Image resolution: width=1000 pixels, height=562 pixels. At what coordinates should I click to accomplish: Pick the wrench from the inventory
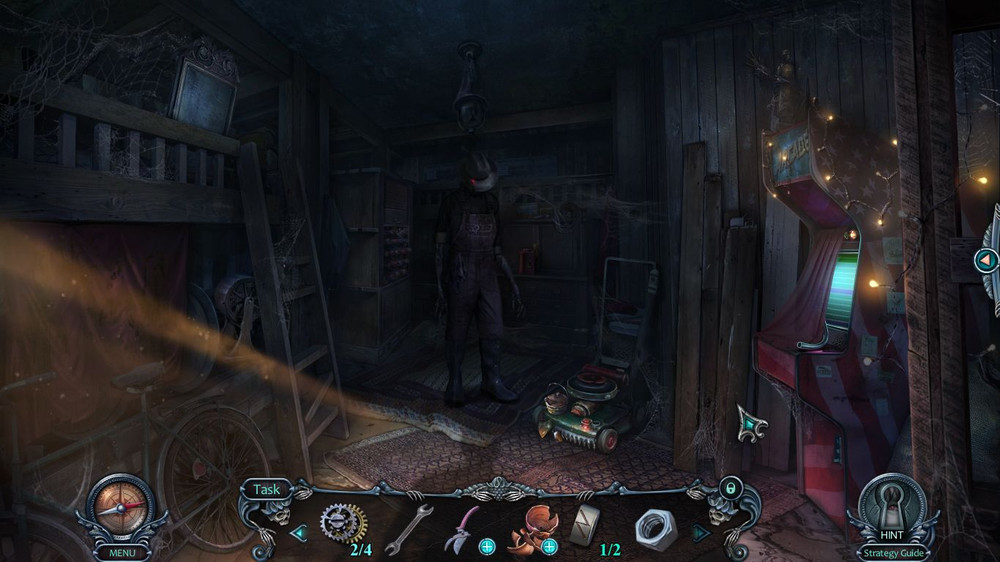click(407, 527)
